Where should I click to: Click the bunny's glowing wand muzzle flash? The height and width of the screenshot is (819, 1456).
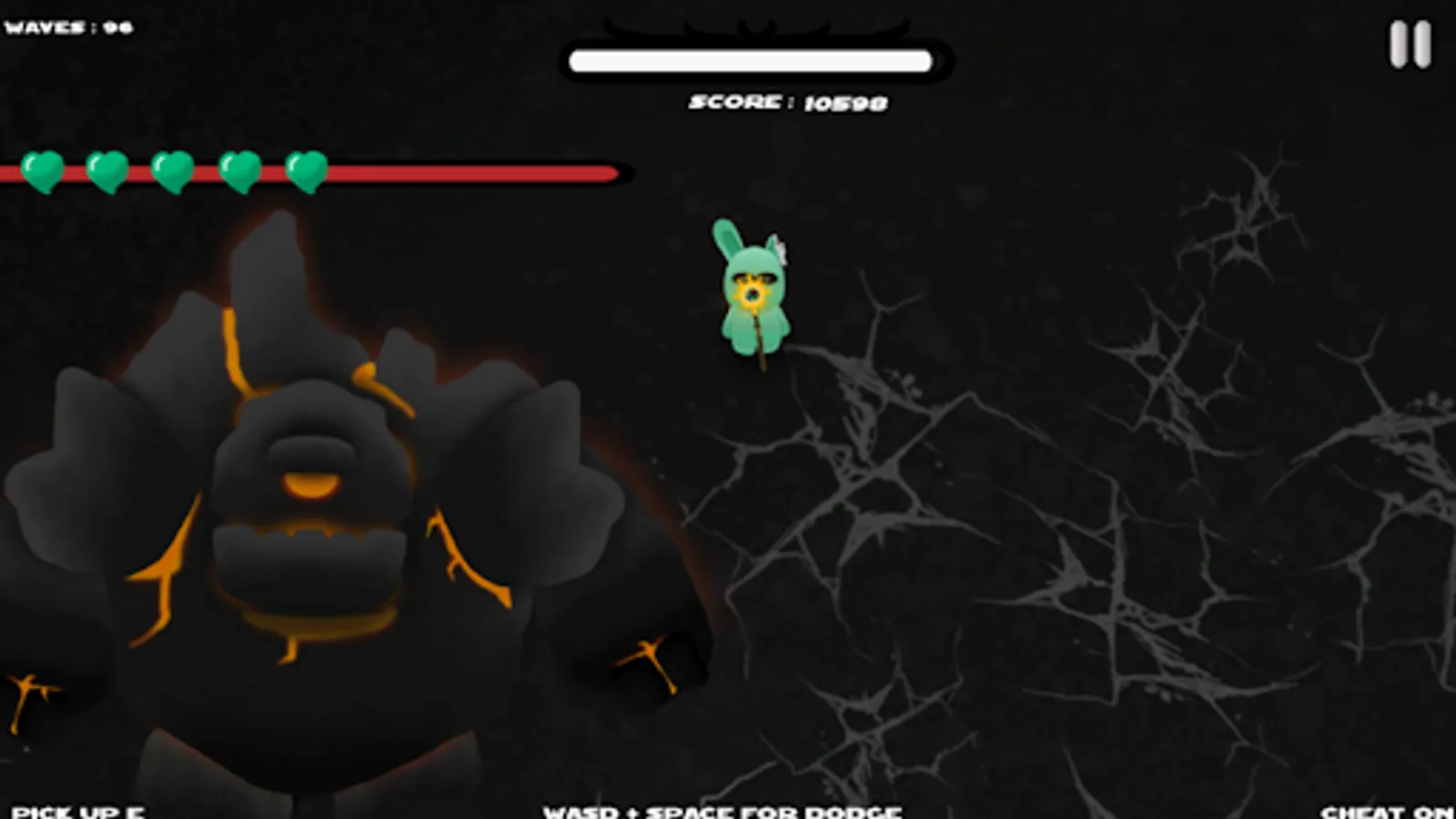(x=752, y=296)
